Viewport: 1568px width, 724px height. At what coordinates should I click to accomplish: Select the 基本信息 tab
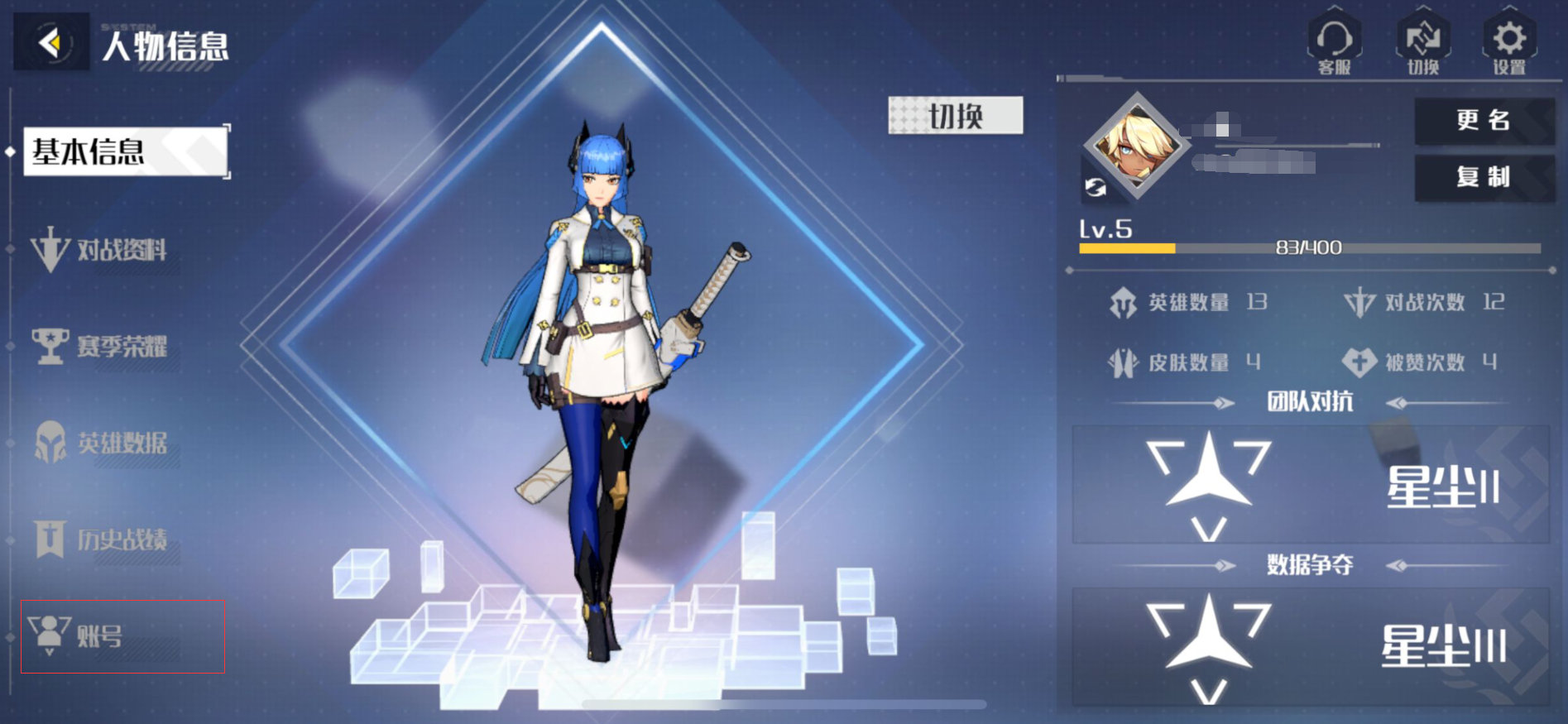(124, 151)
